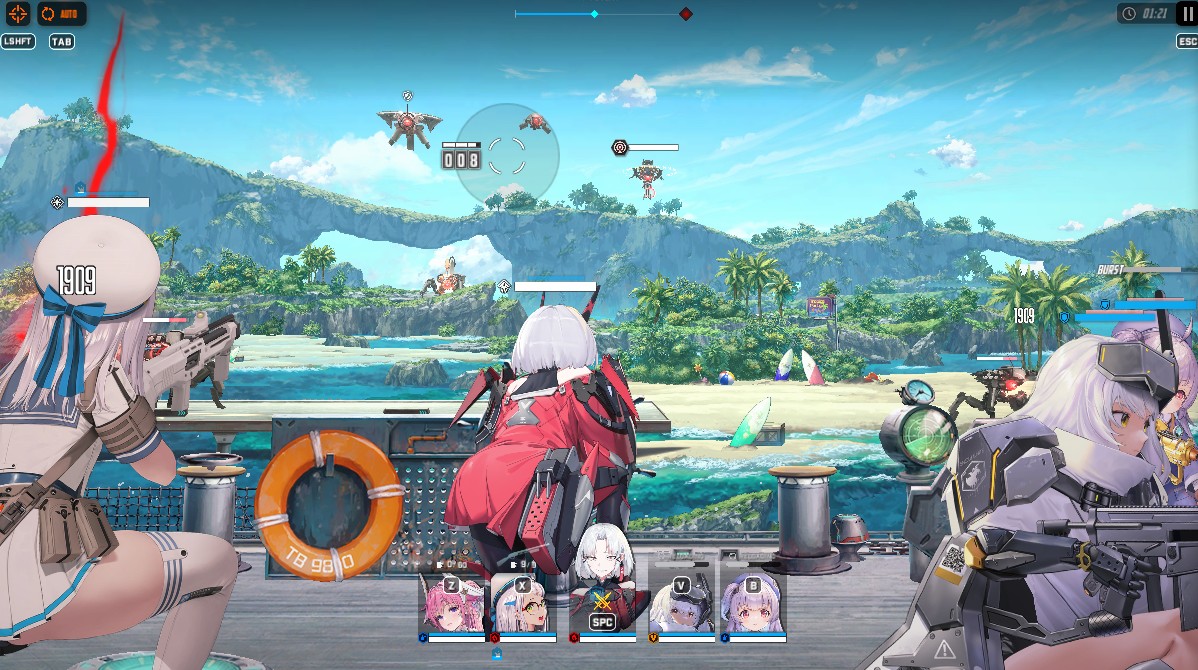Switch to the purple-haired beret girl portrait

pyautogui.click(x=752, y=606)
